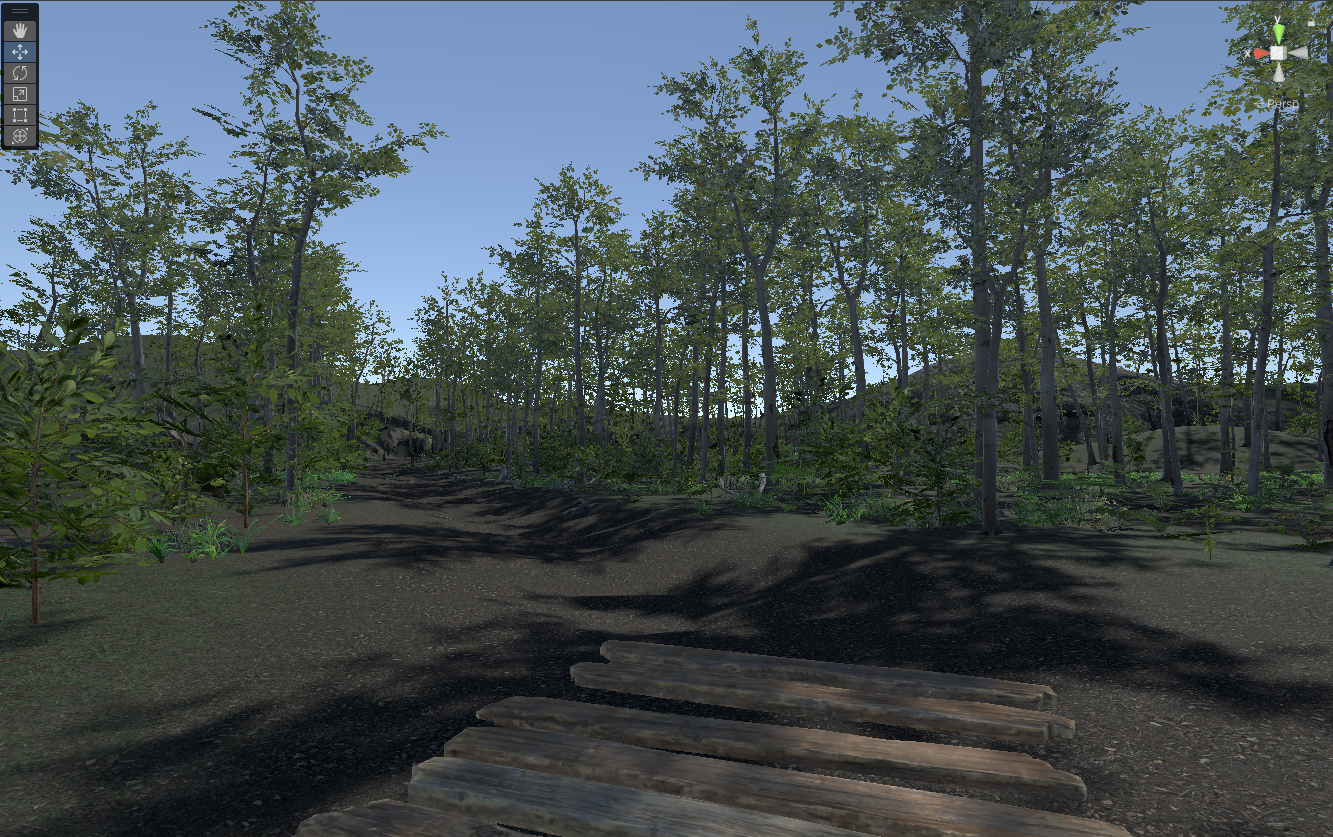The image size is (1333, 837).
Task: Click the downward white gizmo cone
Action: pyautogui.click(x=1278, y=72)
